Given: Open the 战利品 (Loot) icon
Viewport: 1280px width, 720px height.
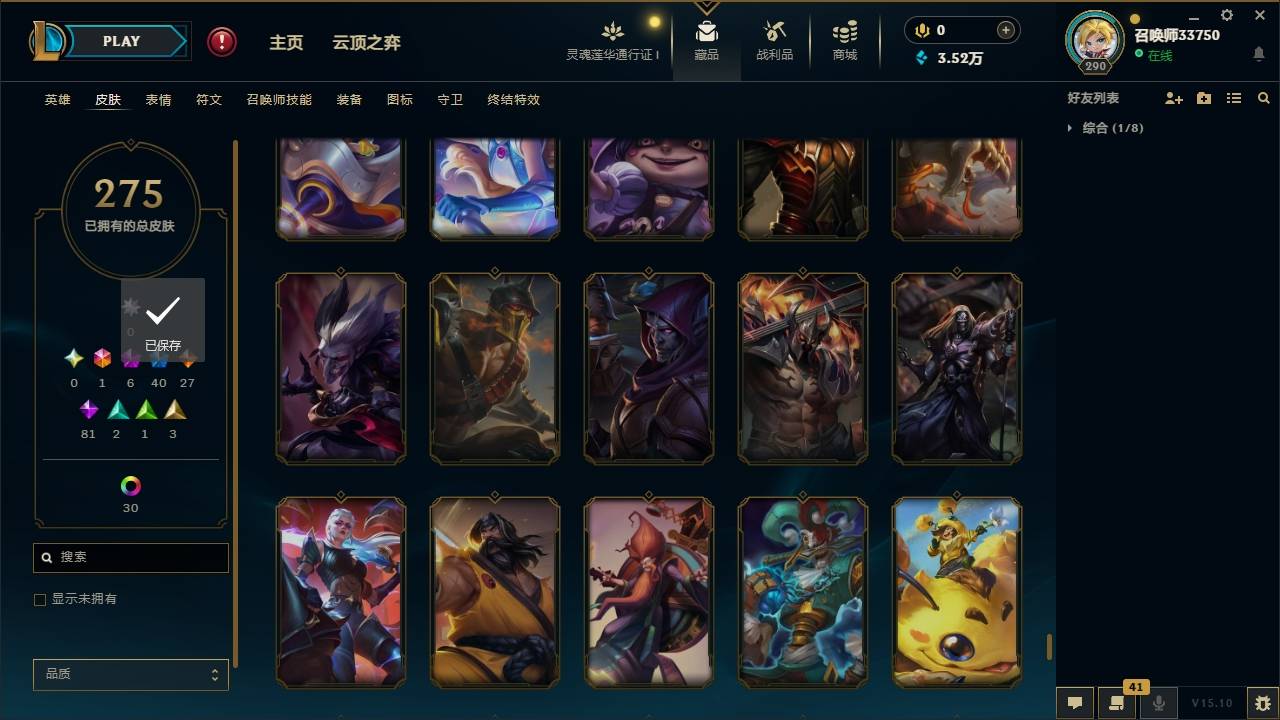Looking at the screenshot, I should (x=775, y=30).
